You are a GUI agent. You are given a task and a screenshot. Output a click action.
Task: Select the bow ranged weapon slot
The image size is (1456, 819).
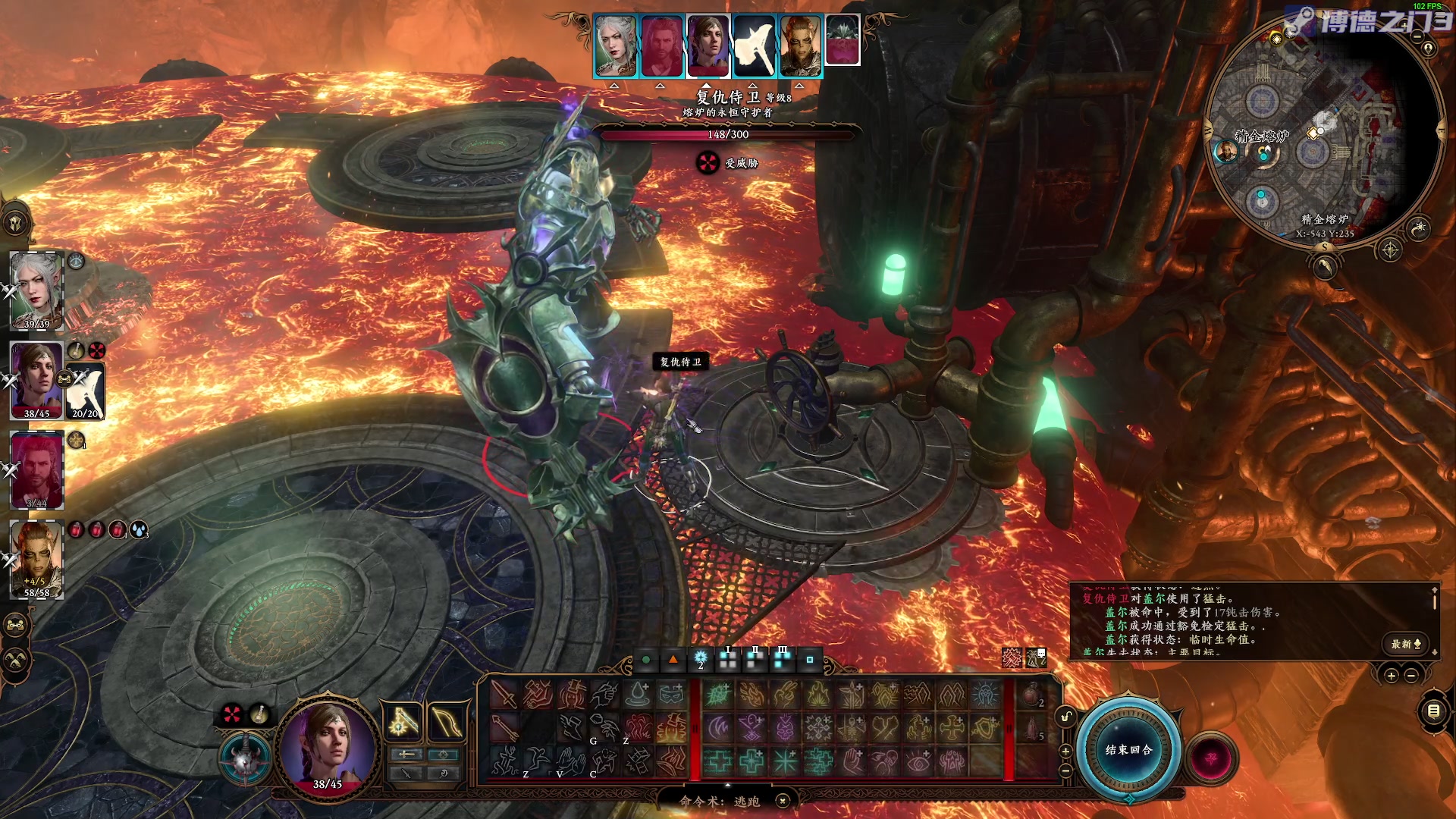(x=447, y=723)
